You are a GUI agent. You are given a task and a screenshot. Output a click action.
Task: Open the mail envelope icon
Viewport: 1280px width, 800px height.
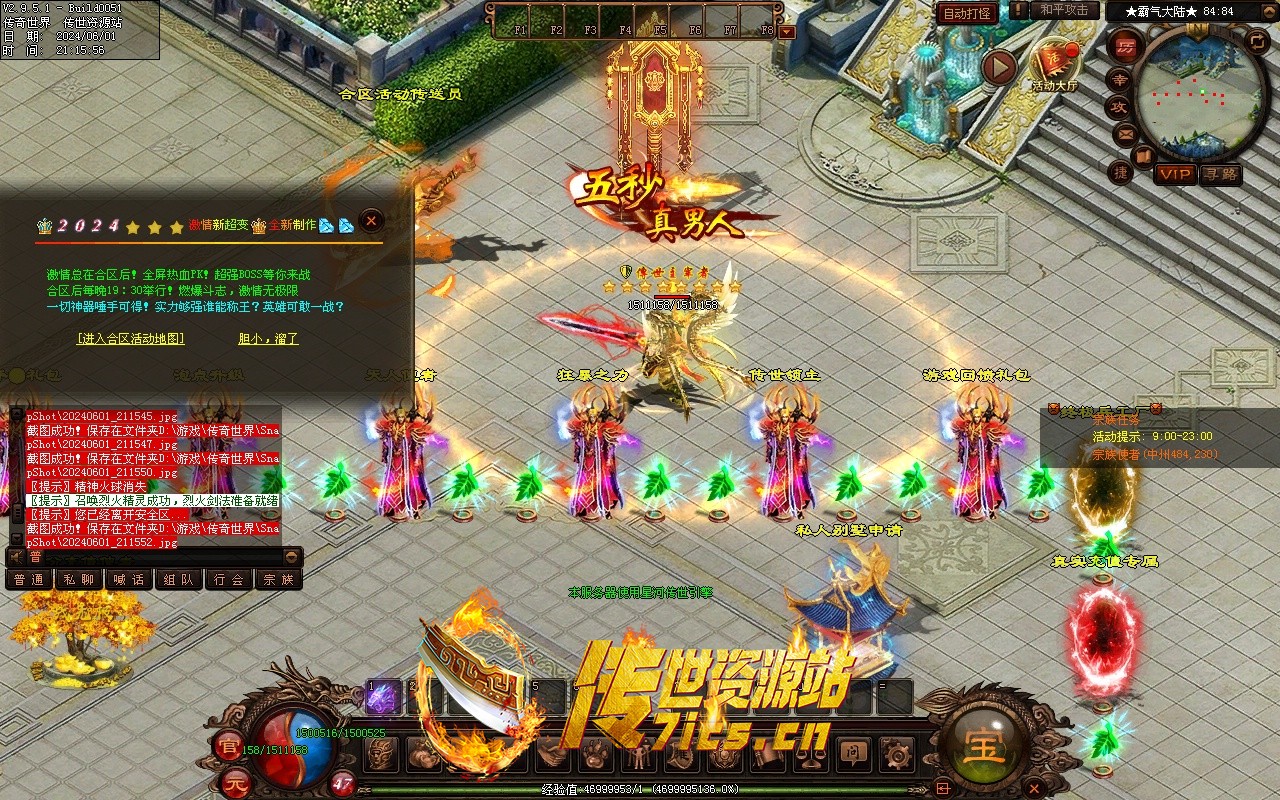(x=1125, y=133)
